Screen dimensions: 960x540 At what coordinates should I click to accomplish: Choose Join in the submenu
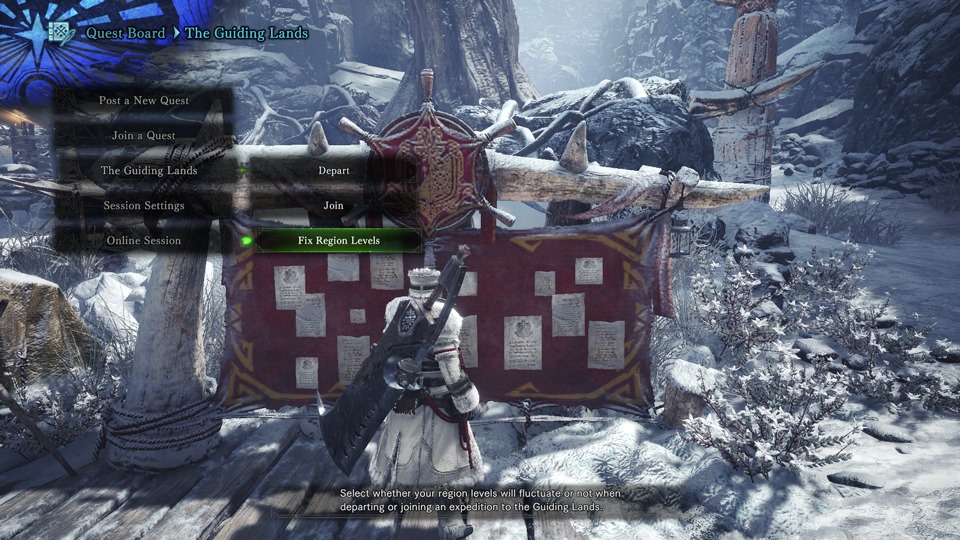pyautogui.click(x=334, y=206)
